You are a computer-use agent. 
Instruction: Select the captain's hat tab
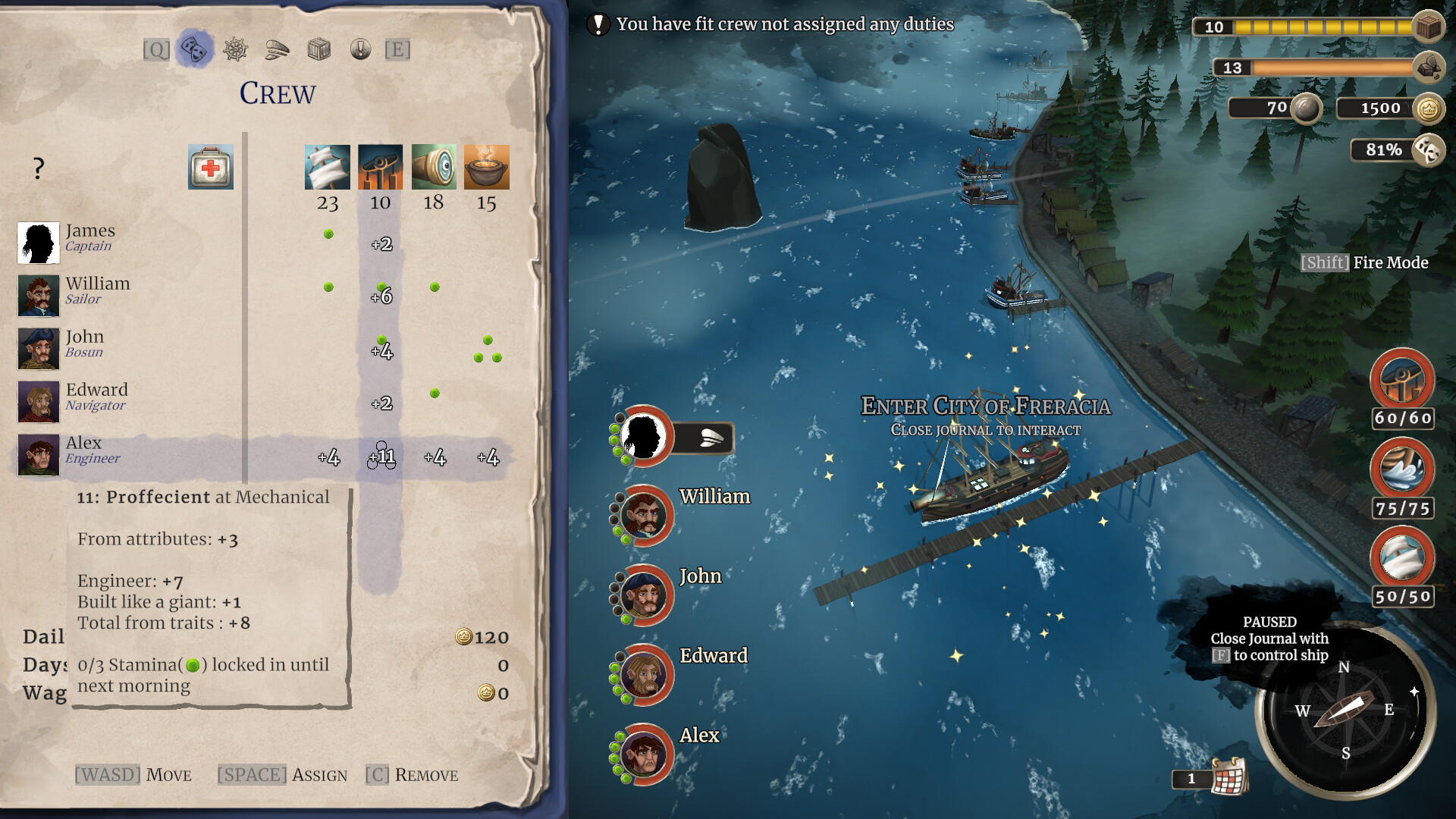tap(278, 49)
